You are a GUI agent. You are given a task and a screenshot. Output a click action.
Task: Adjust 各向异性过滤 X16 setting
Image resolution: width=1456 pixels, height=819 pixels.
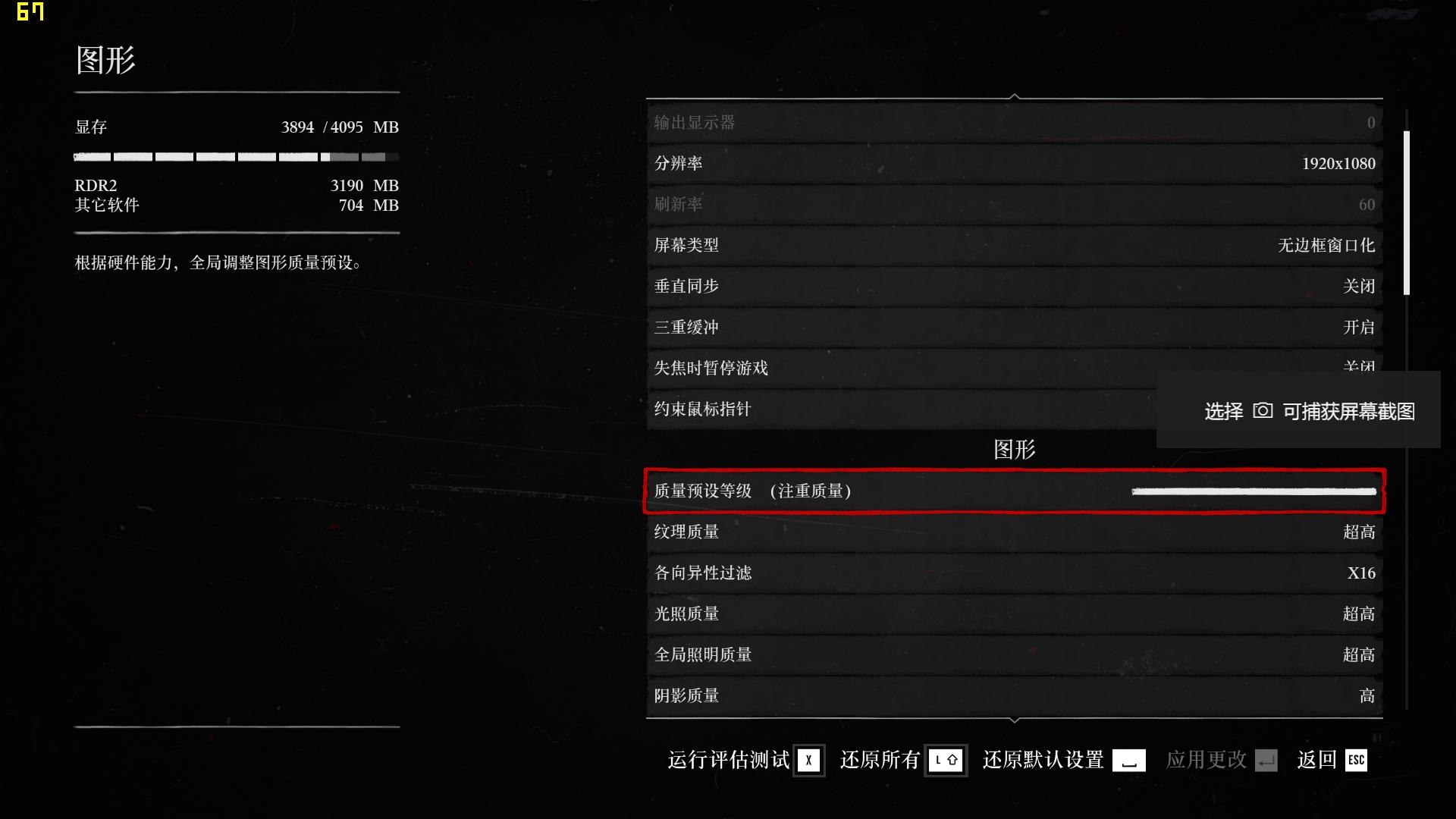(x=1015, y=573)
